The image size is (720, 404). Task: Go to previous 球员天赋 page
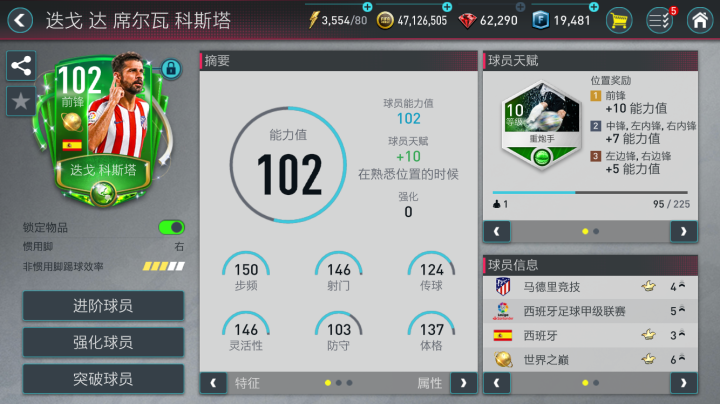[x=497, y=231]
